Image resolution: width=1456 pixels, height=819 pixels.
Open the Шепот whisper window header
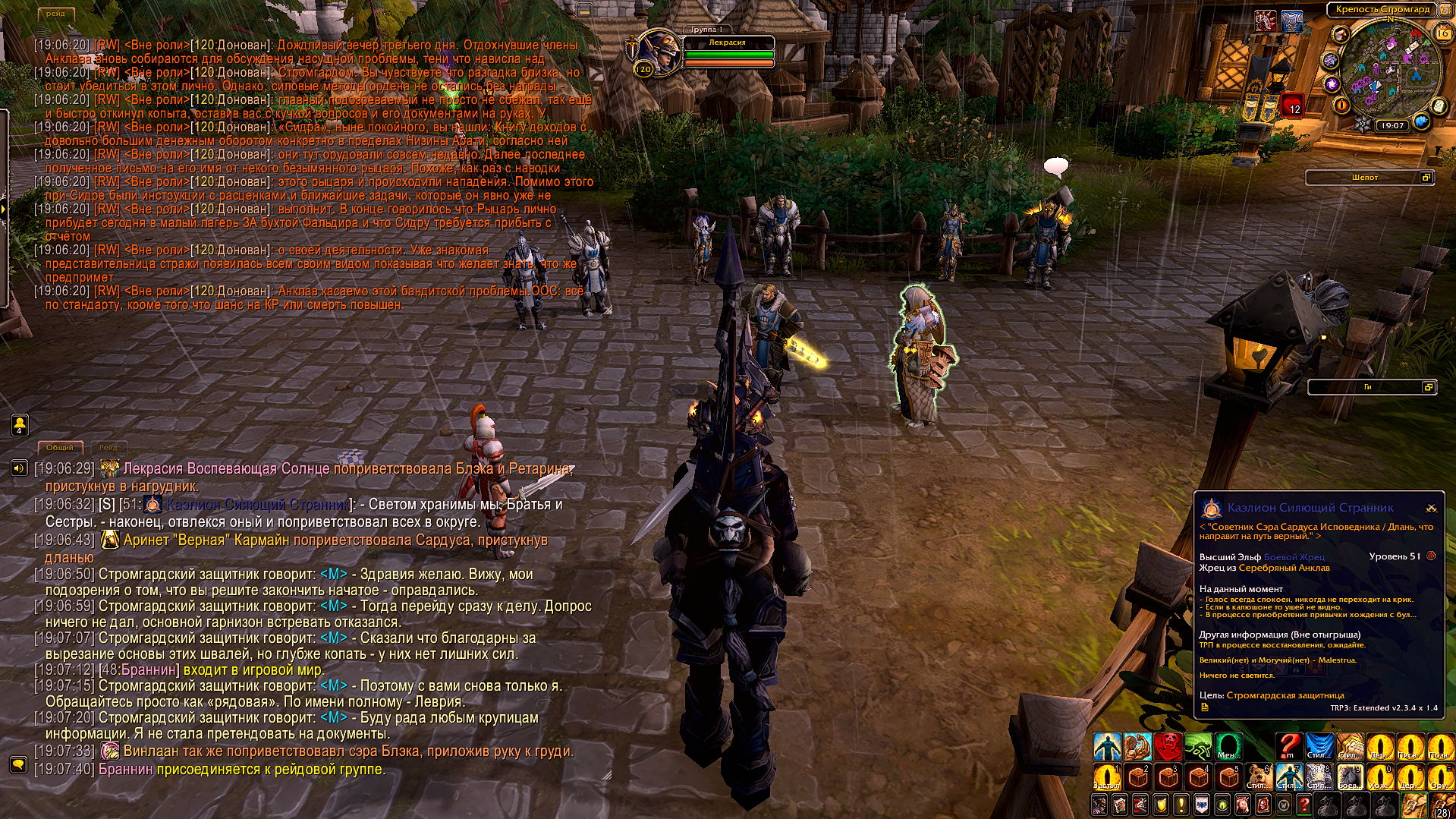pyautogui.click(x=1364, y=178)
